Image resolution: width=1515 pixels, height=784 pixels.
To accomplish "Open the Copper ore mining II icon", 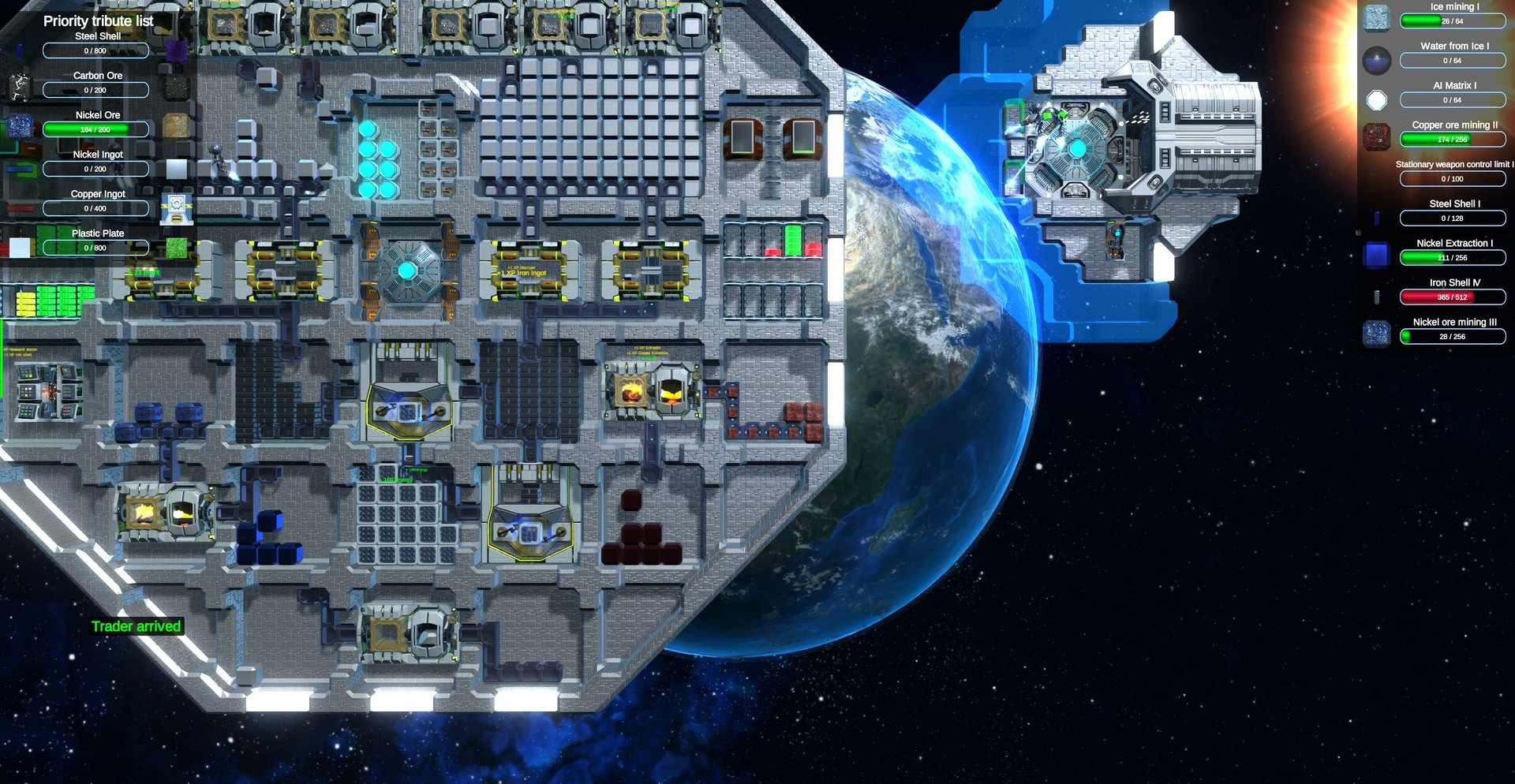I will 1377,136.
